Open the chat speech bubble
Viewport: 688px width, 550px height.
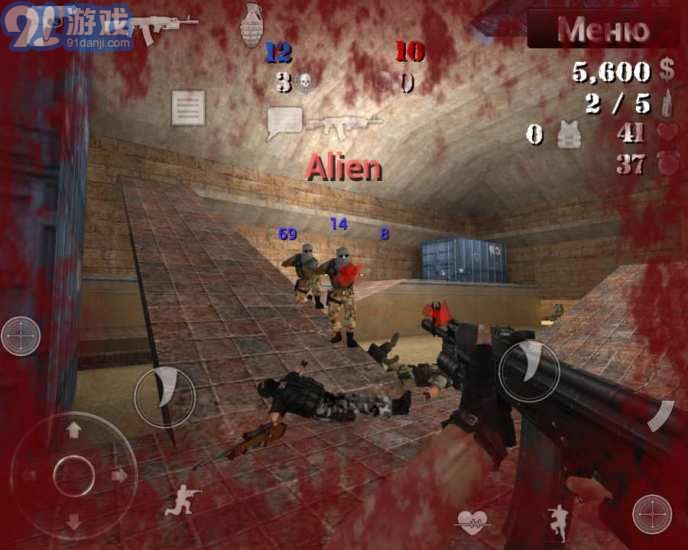(x=284, y=122)
